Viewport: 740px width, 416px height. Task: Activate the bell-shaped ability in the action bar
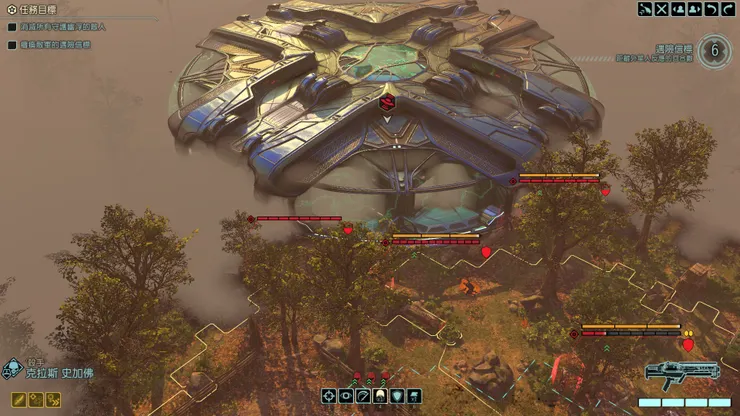380,397
